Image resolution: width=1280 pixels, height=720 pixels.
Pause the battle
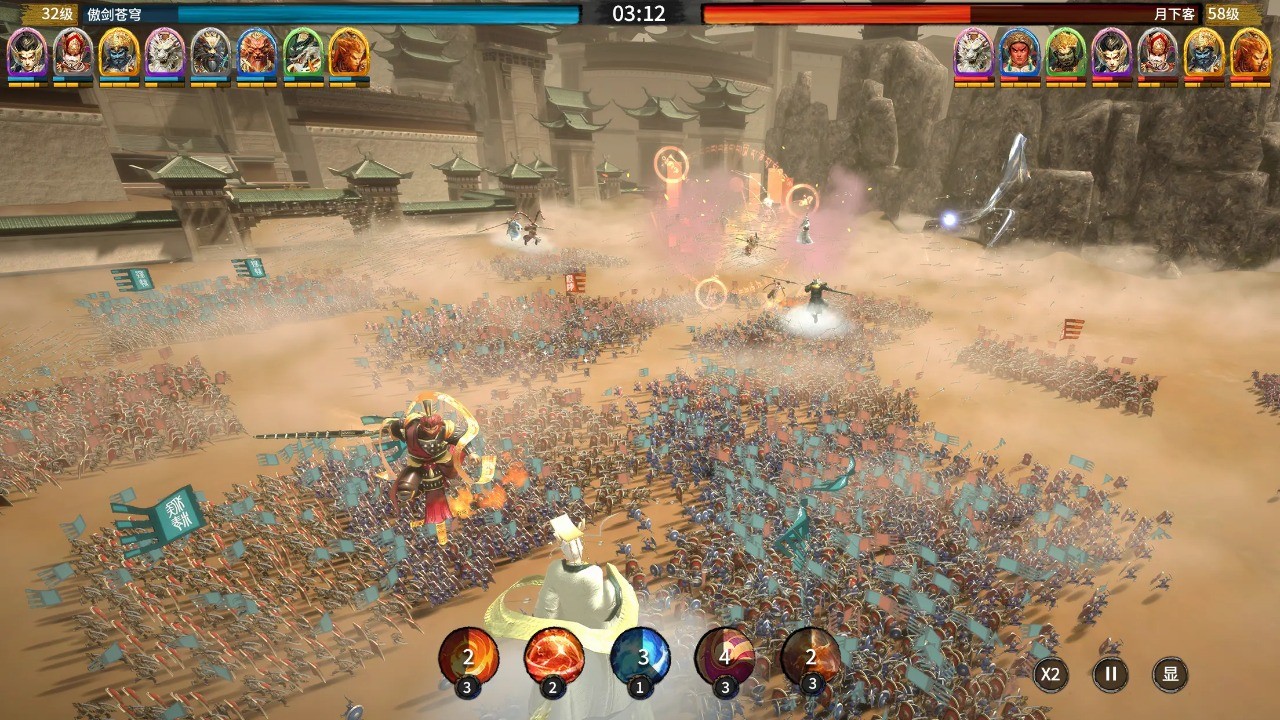1110,674
